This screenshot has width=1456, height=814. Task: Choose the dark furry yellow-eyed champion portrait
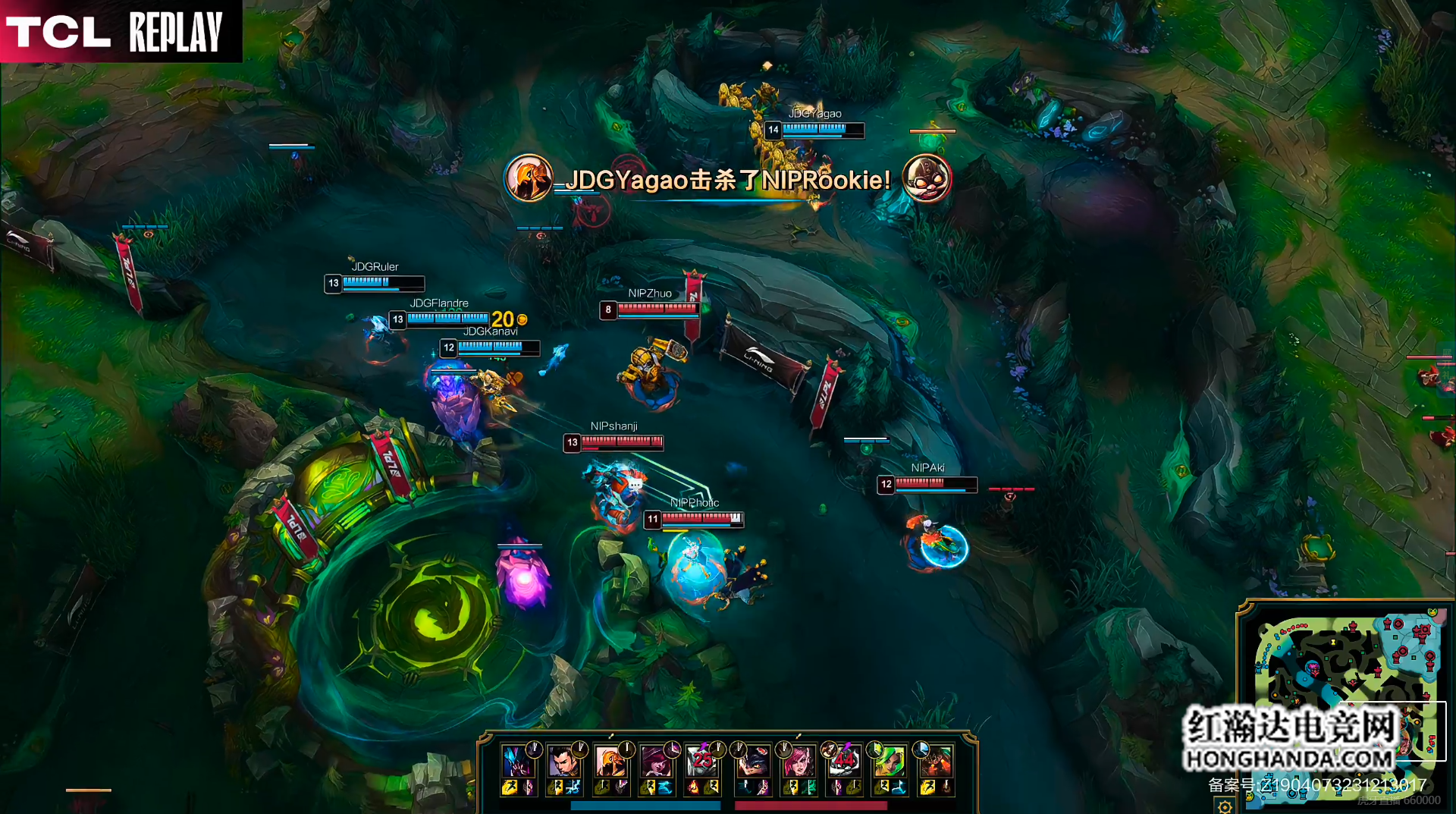752,761
